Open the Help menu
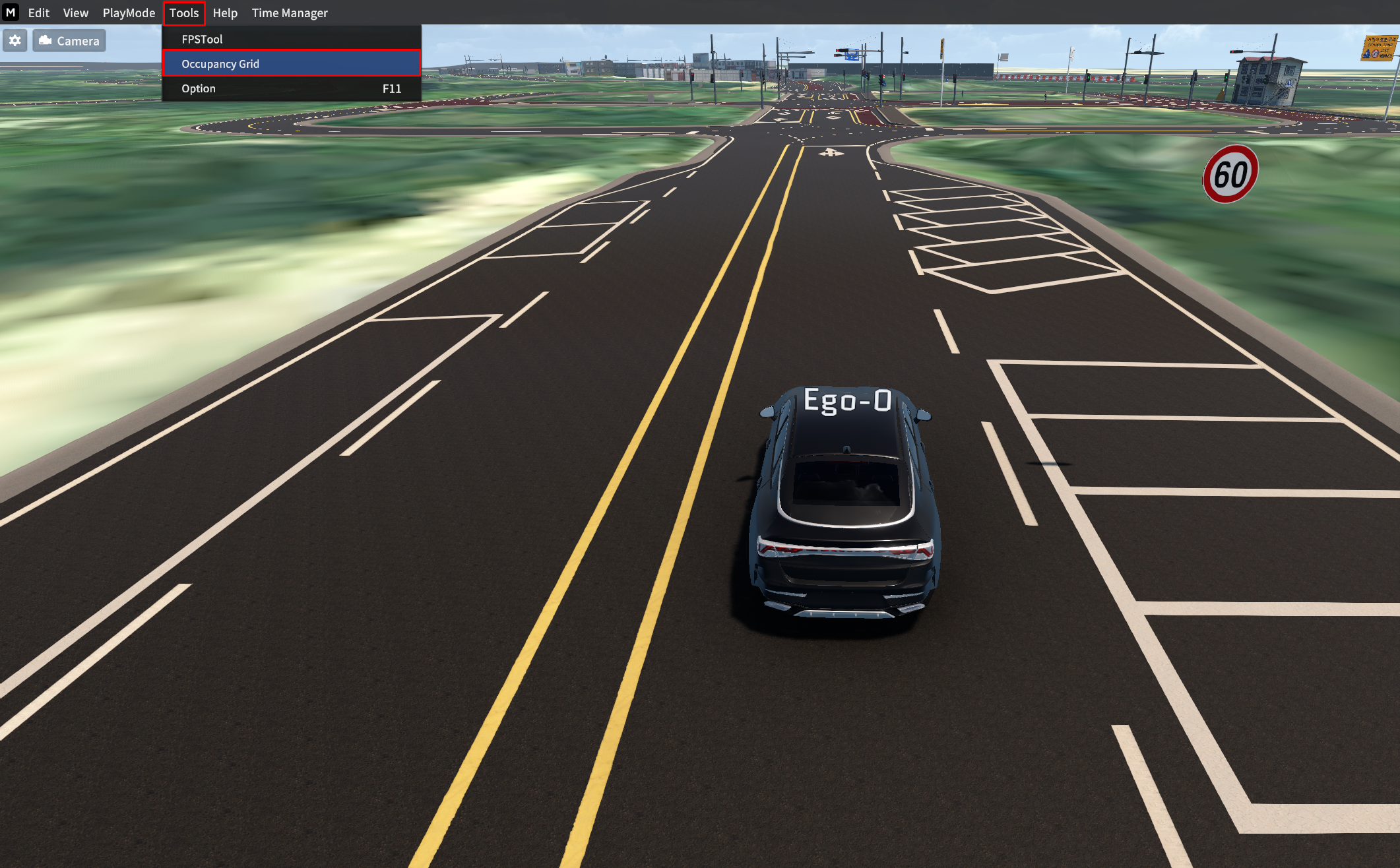 coord(225,13)
